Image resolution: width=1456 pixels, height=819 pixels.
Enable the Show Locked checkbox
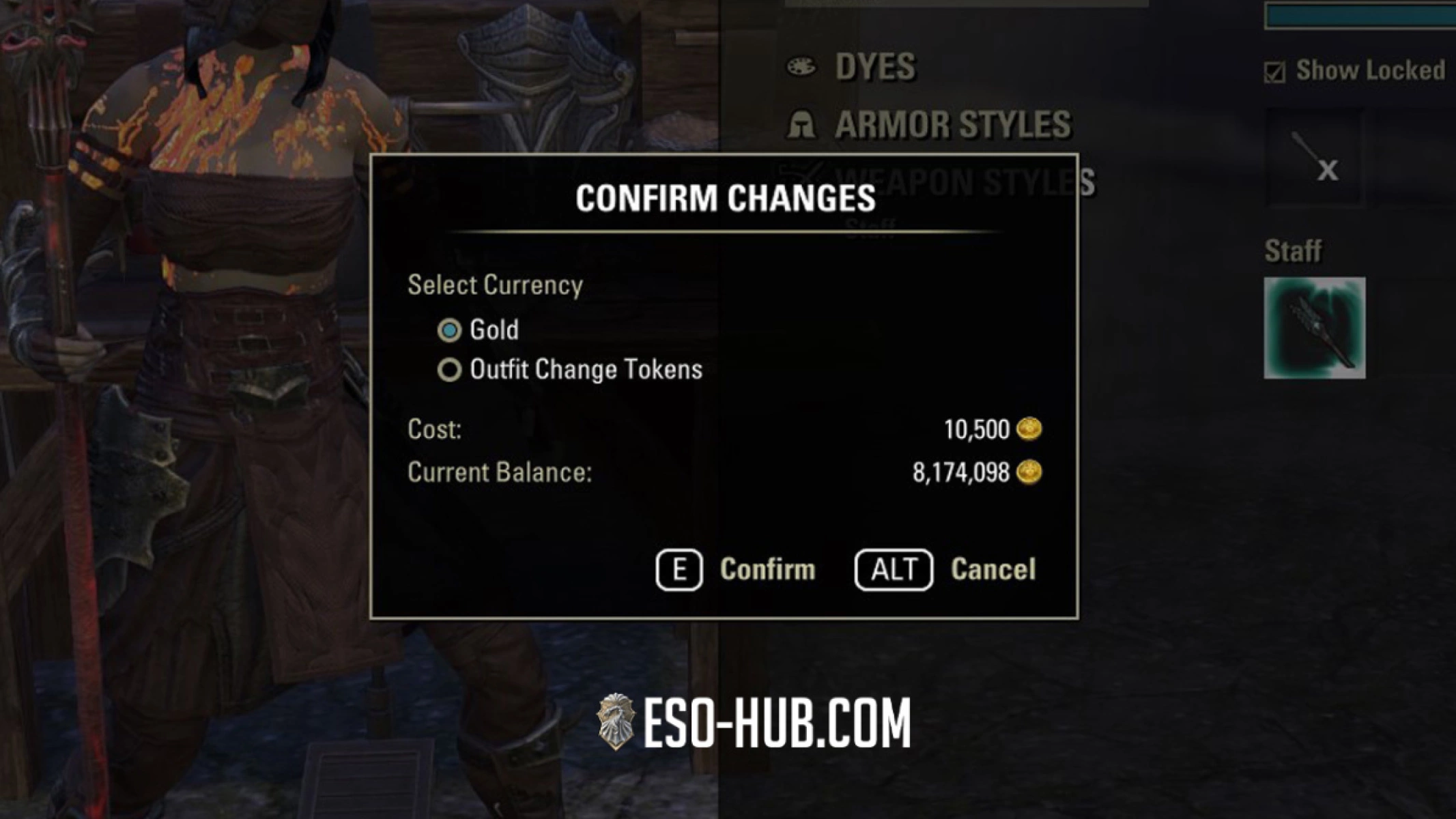coord(1276,68)
